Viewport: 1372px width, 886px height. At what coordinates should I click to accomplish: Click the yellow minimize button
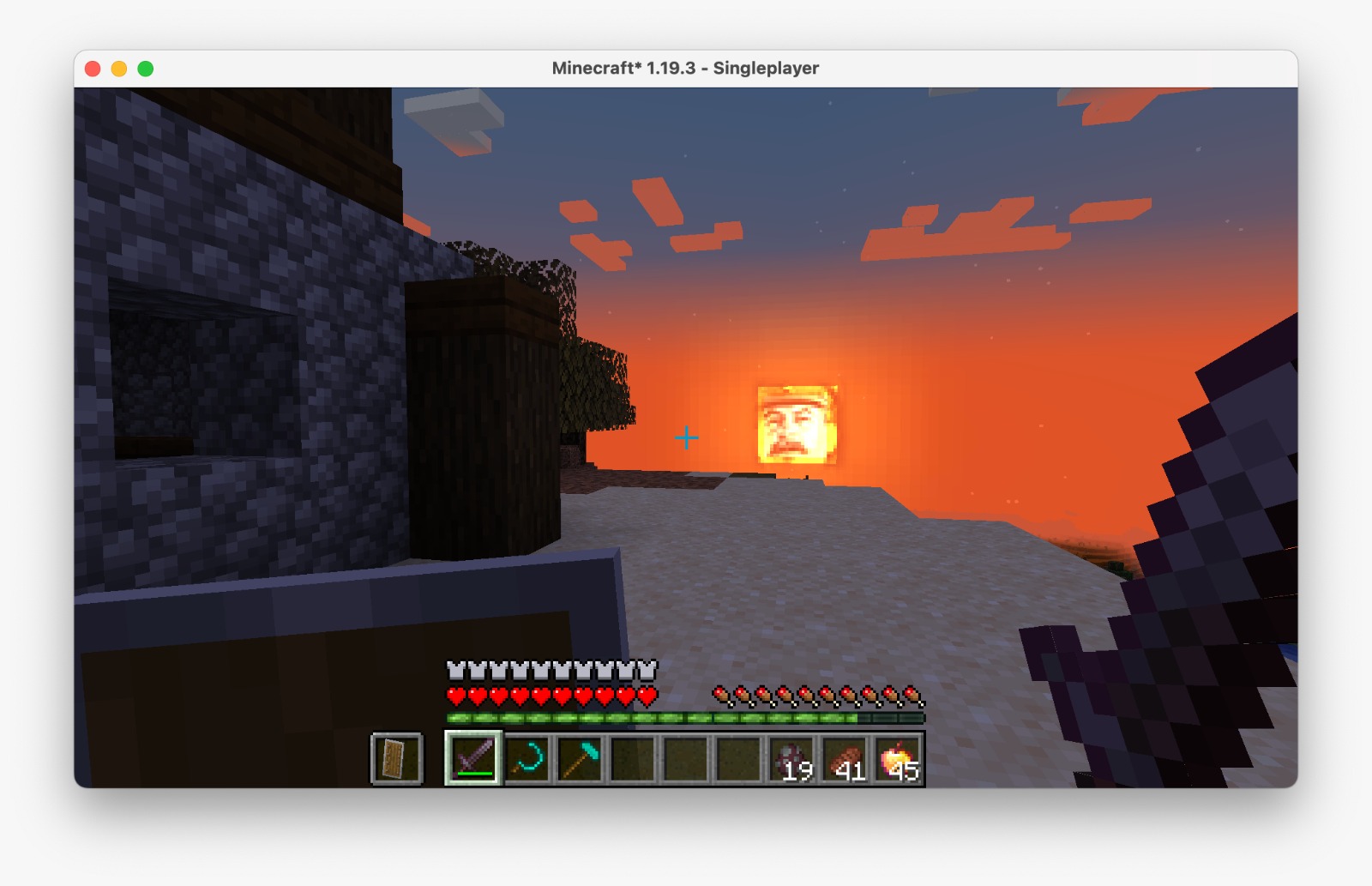click(119, 66)
